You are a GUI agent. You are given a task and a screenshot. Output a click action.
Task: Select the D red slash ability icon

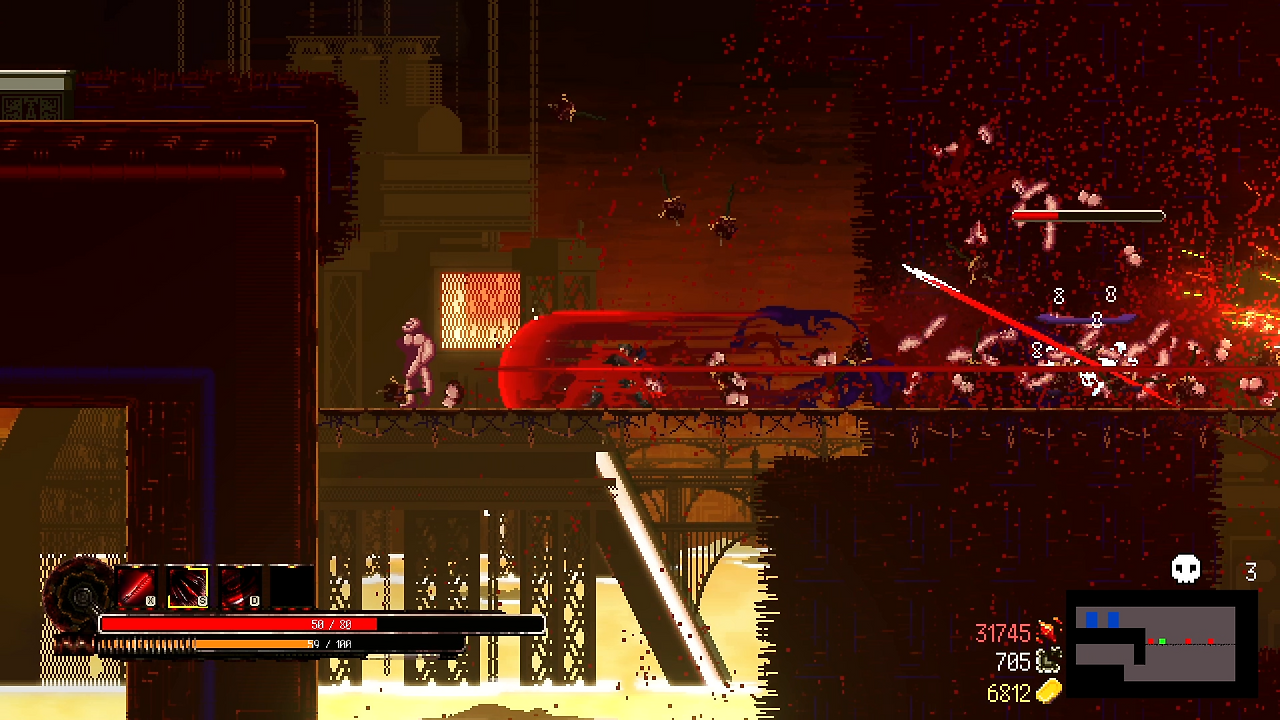[x=239, y=585]
